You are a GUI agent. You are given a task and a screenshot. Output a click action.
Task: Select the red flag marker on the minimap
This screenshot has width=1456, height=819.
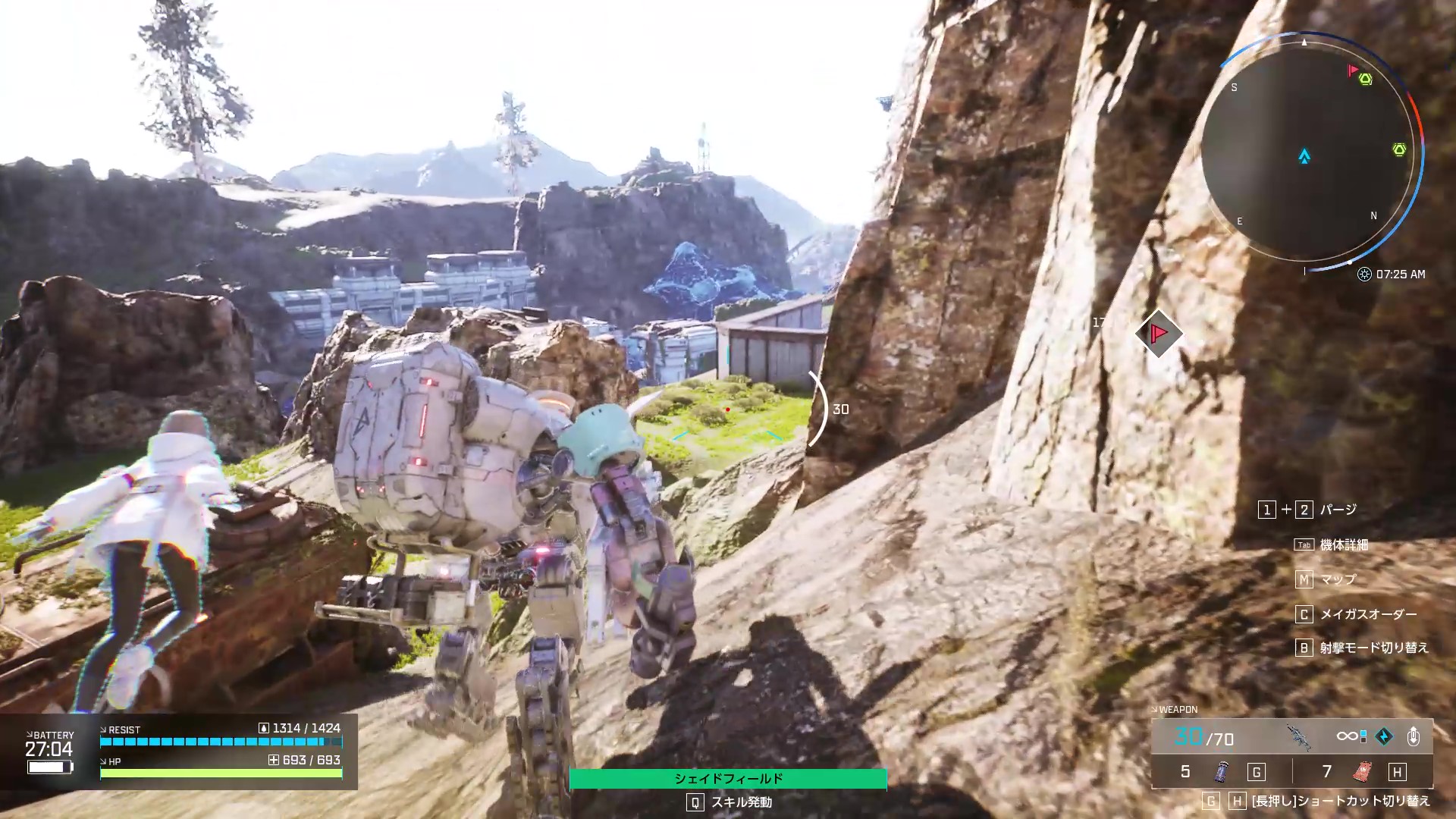pos(1352,71)
